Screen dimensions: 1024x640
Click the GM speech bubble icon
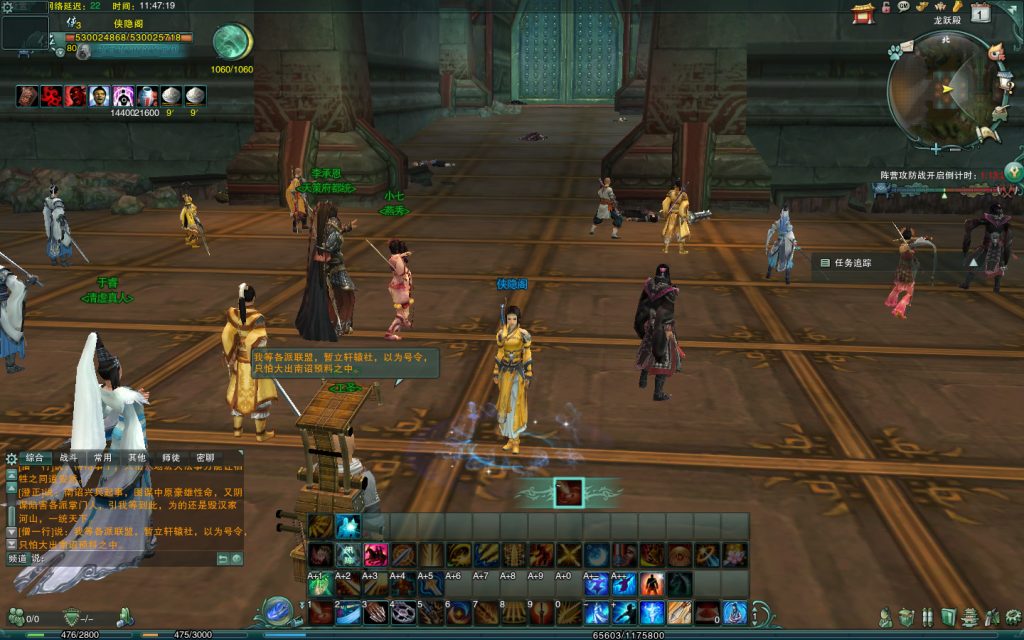[904, 7]
